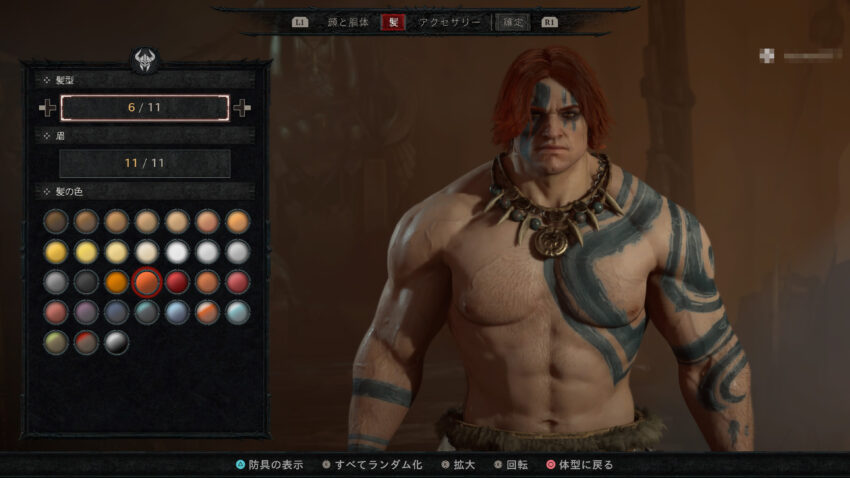The height and width of the screenshot is (478, 850).
Task: Choose the pure white hair color swatch
Action: pos(177,251)
